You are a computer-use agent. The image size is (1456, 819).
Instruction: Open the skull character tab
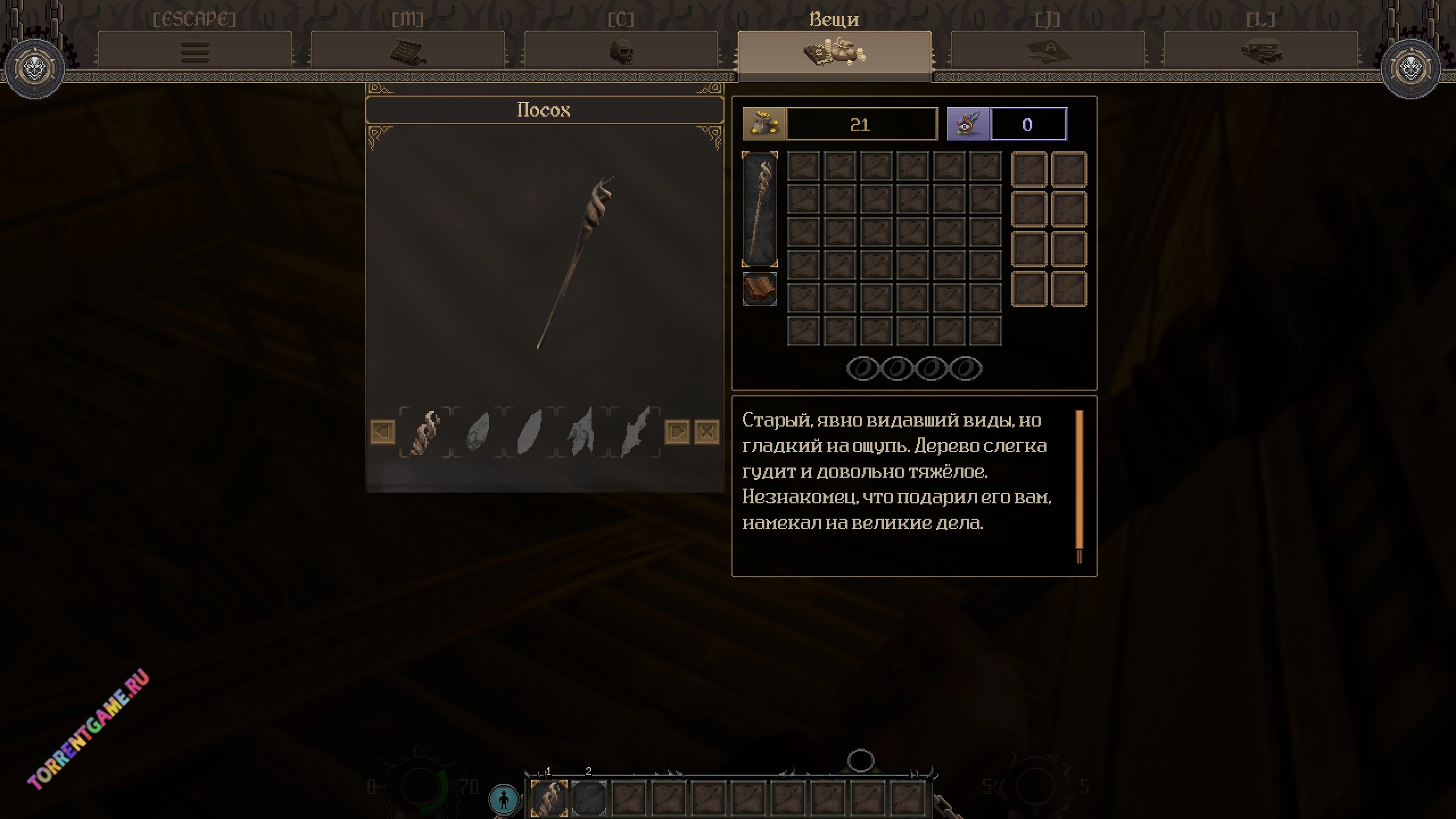coord(621,52)
